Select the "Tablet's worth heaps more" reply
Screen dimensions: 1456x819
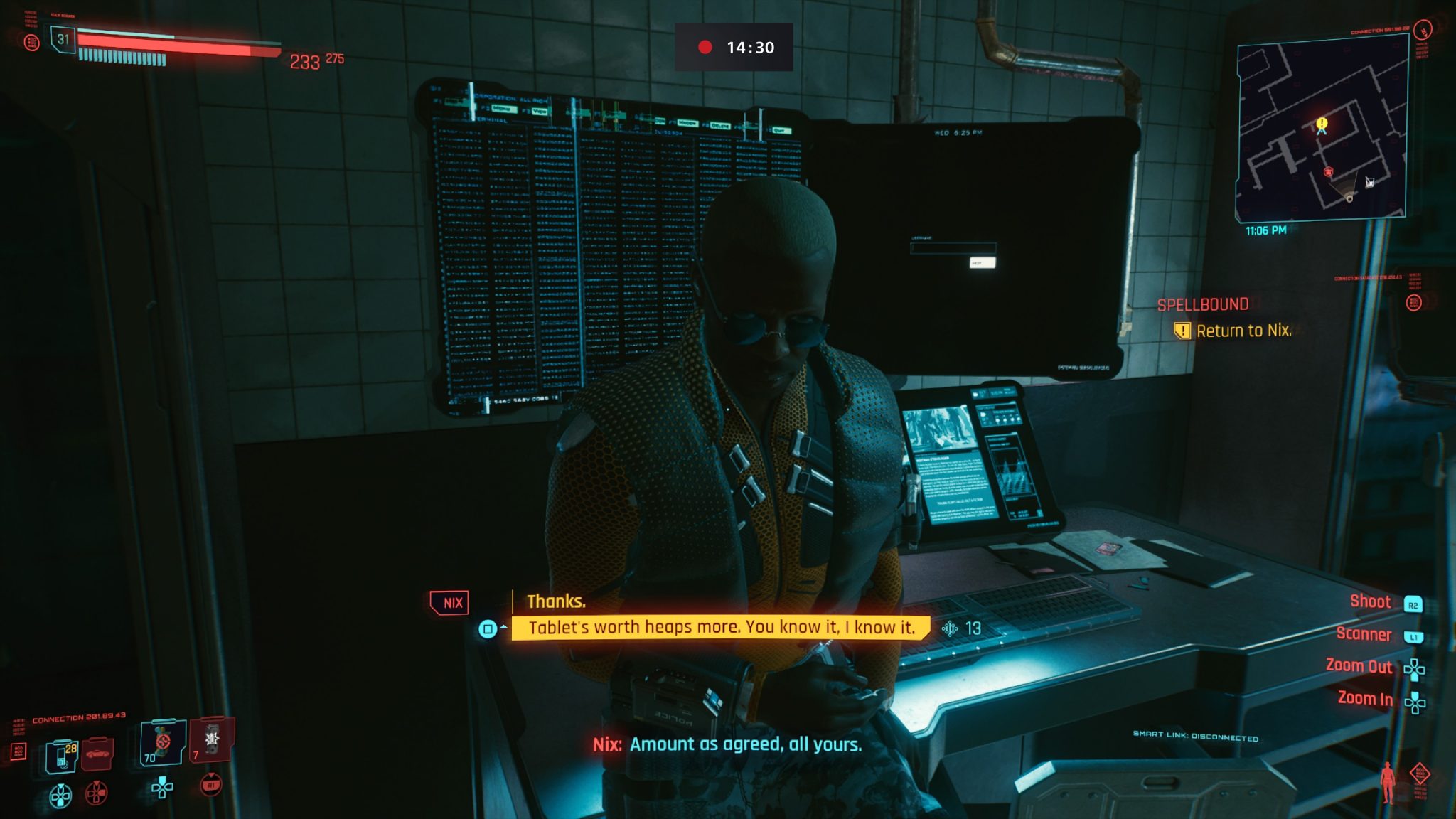[x=721, y=627]
